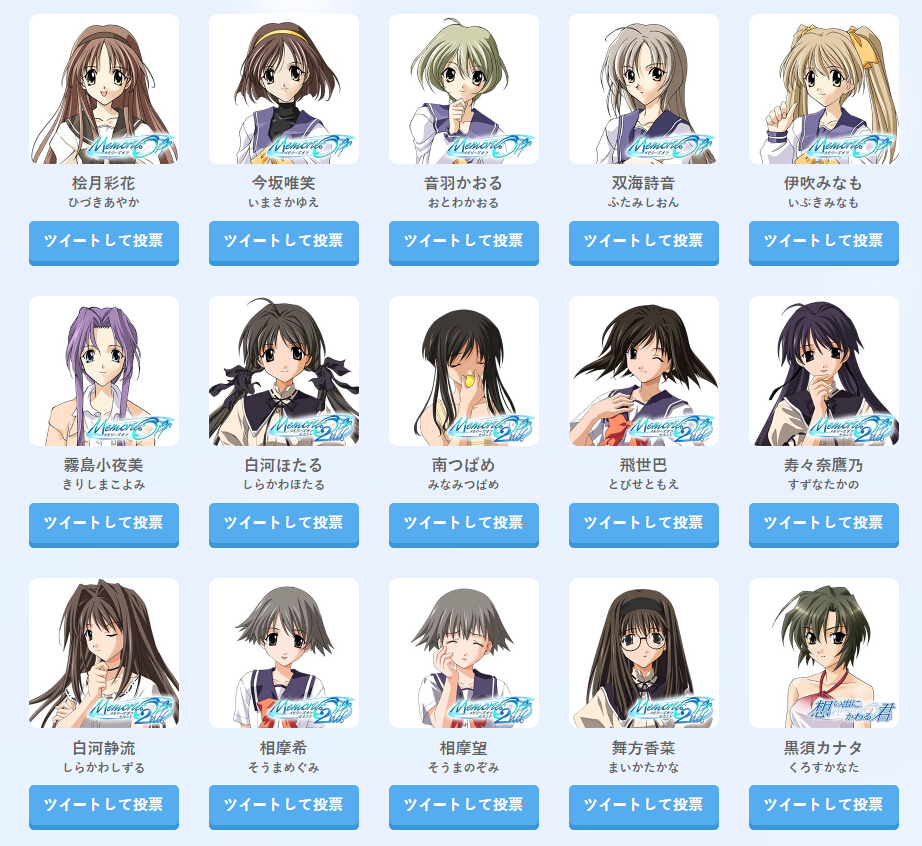Cast your vote for 南つばめ

point(464,524)
